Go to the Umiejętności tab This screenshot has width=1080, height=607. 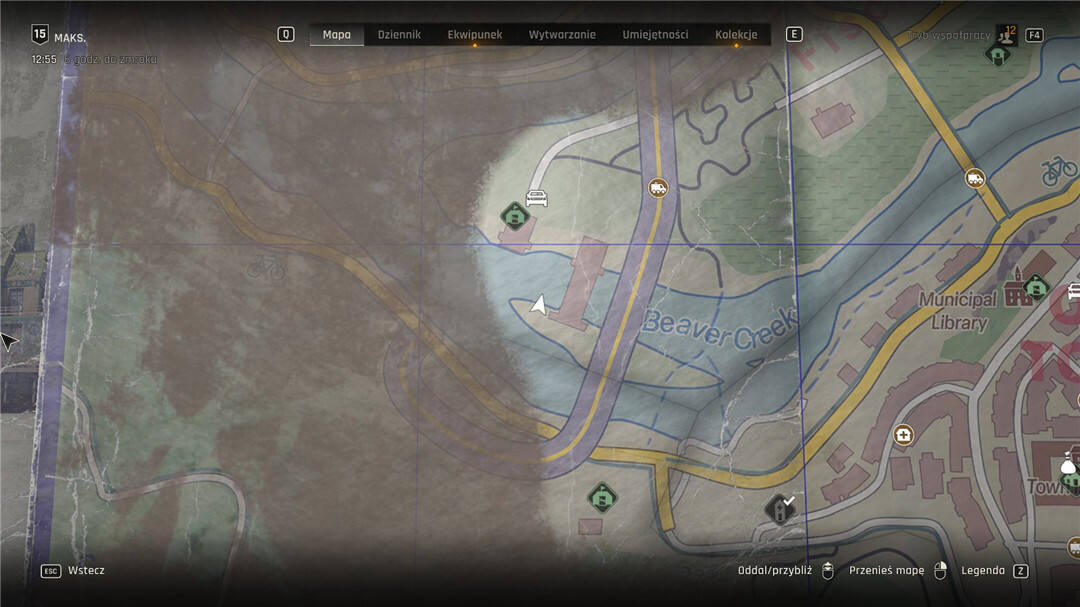655,35
